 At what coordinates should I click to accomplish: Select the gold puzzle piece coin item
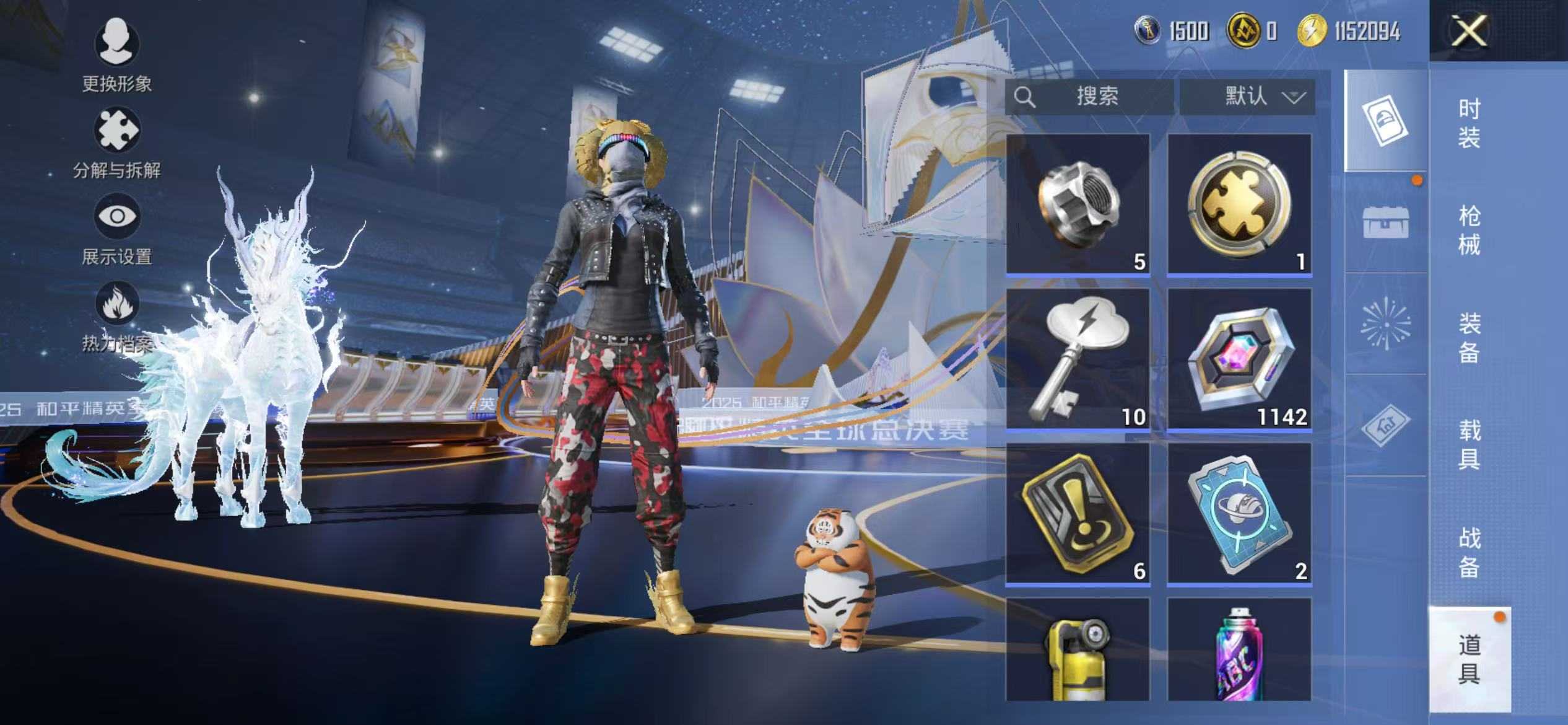1239,203
